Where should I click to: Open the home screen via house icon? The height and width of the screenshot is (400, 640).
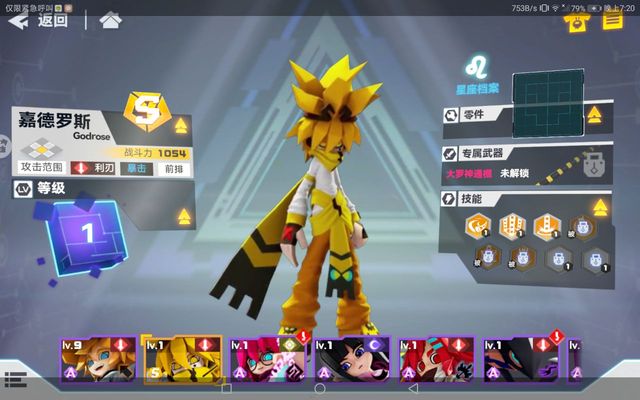click(x=110, y=20)
